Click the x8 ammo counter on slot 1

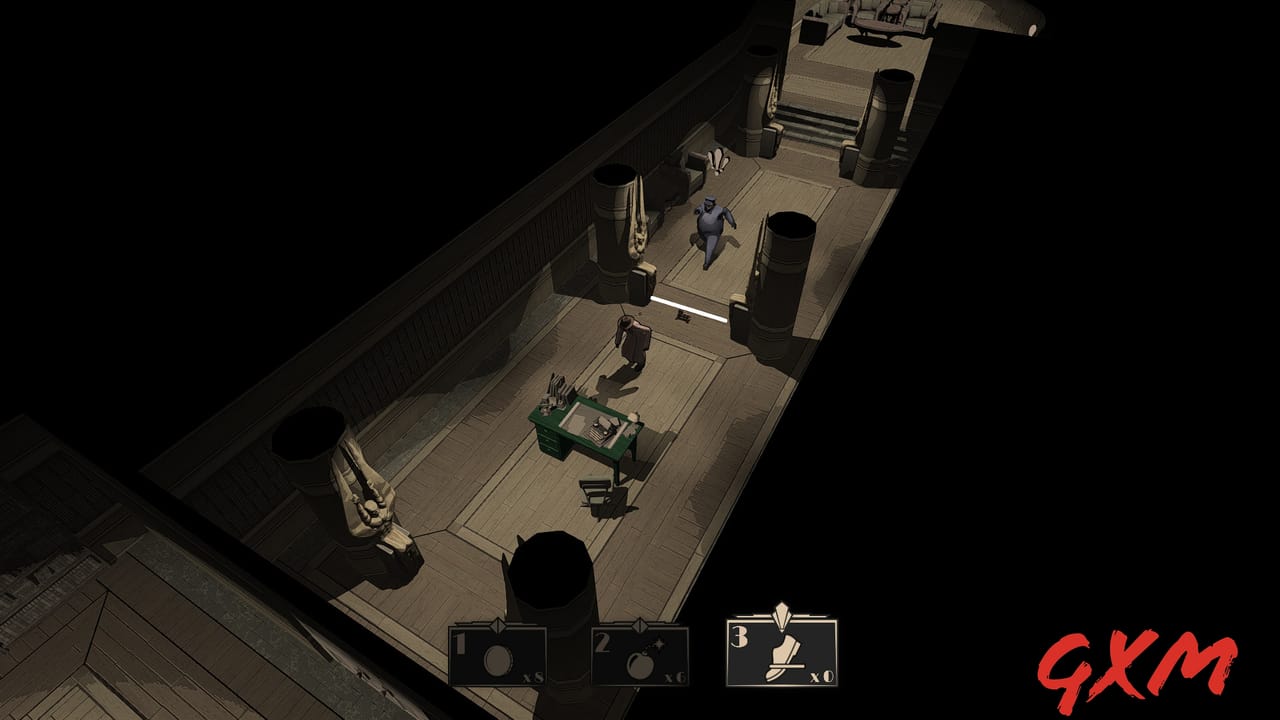tap(532, 676)
